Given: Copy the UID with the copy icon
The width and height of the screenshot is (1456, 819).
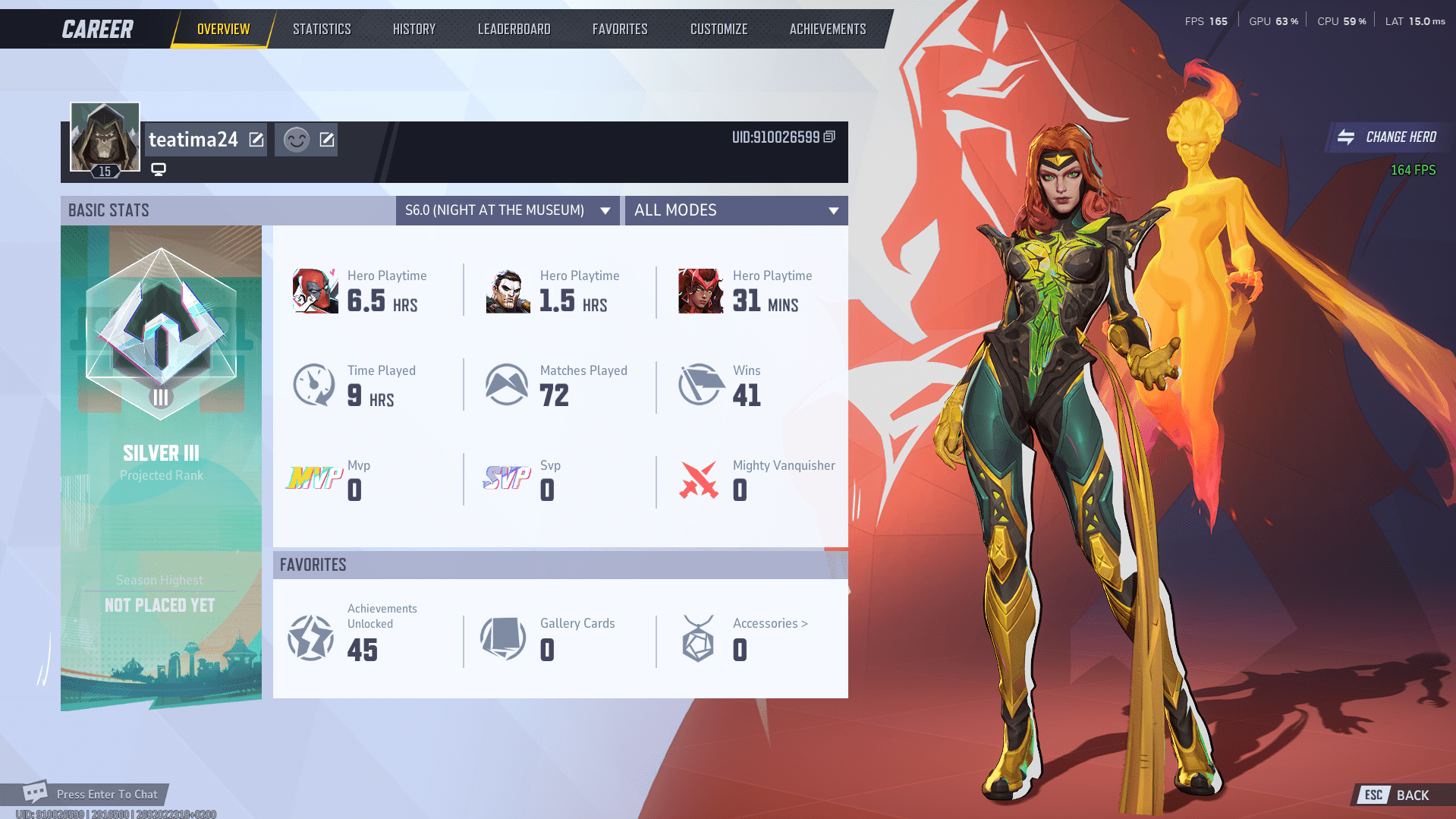Looking at the screenshot, I should click(829, 138).
